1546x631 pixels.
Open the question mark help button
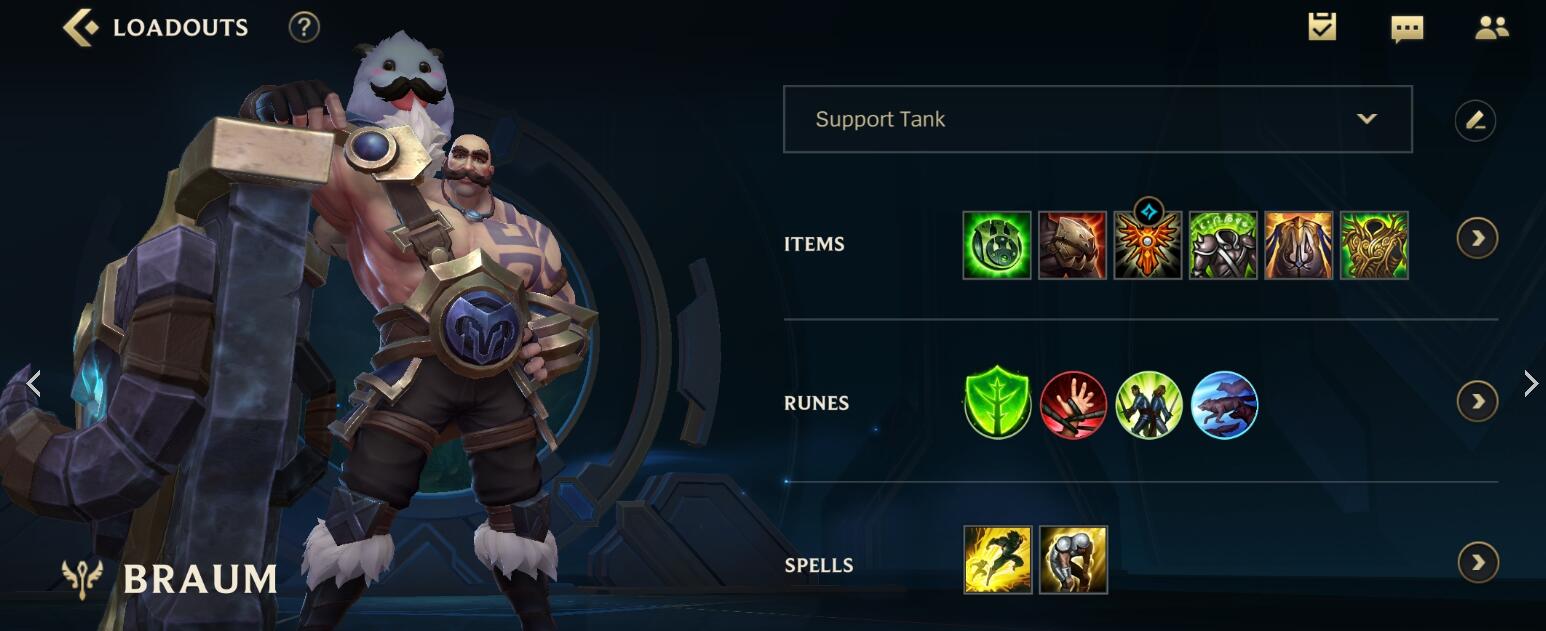tap(304, 27)
